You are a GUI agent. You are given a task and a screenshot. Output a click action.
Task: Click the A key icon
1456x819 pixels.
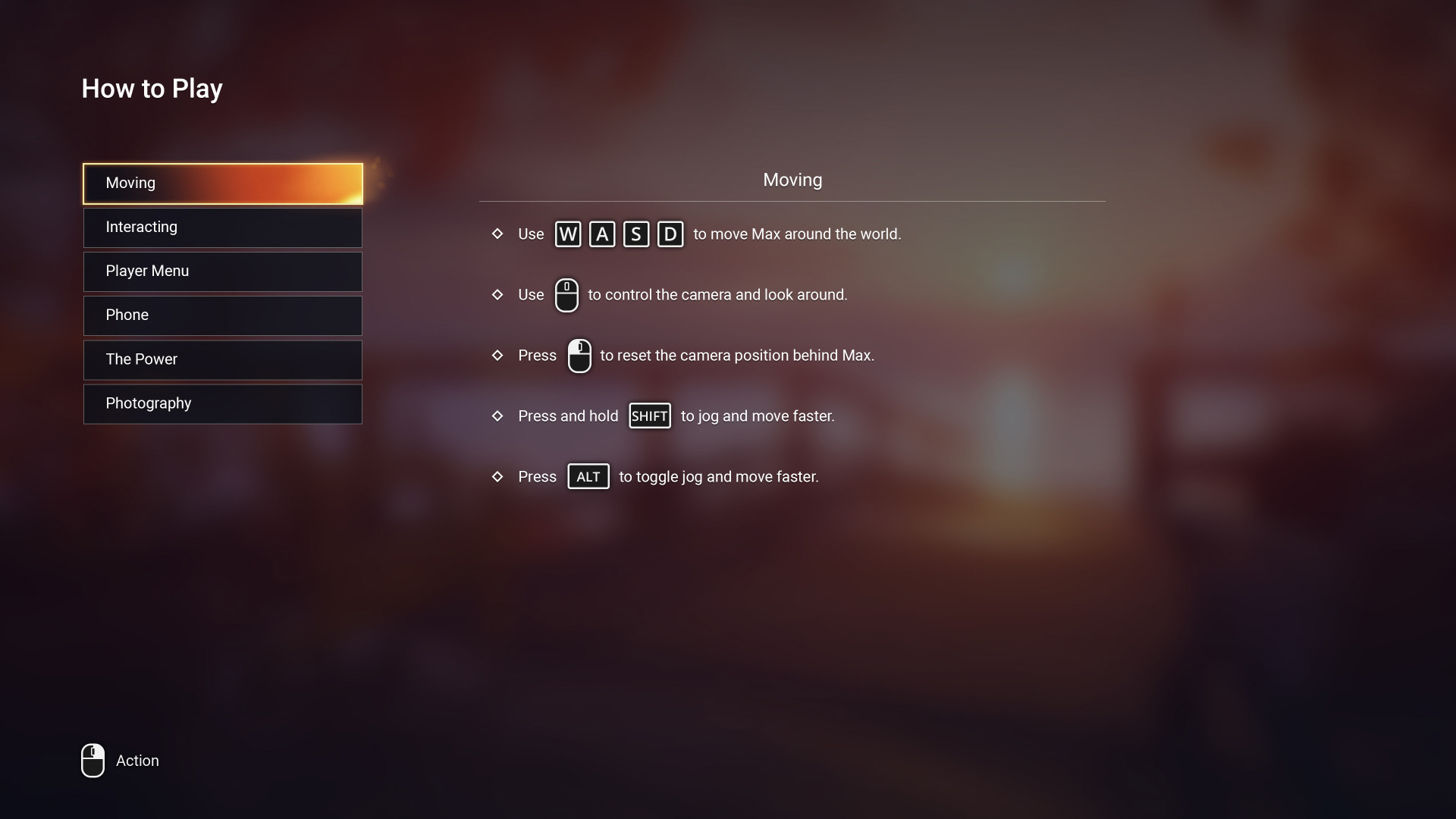tap(601, 234)
